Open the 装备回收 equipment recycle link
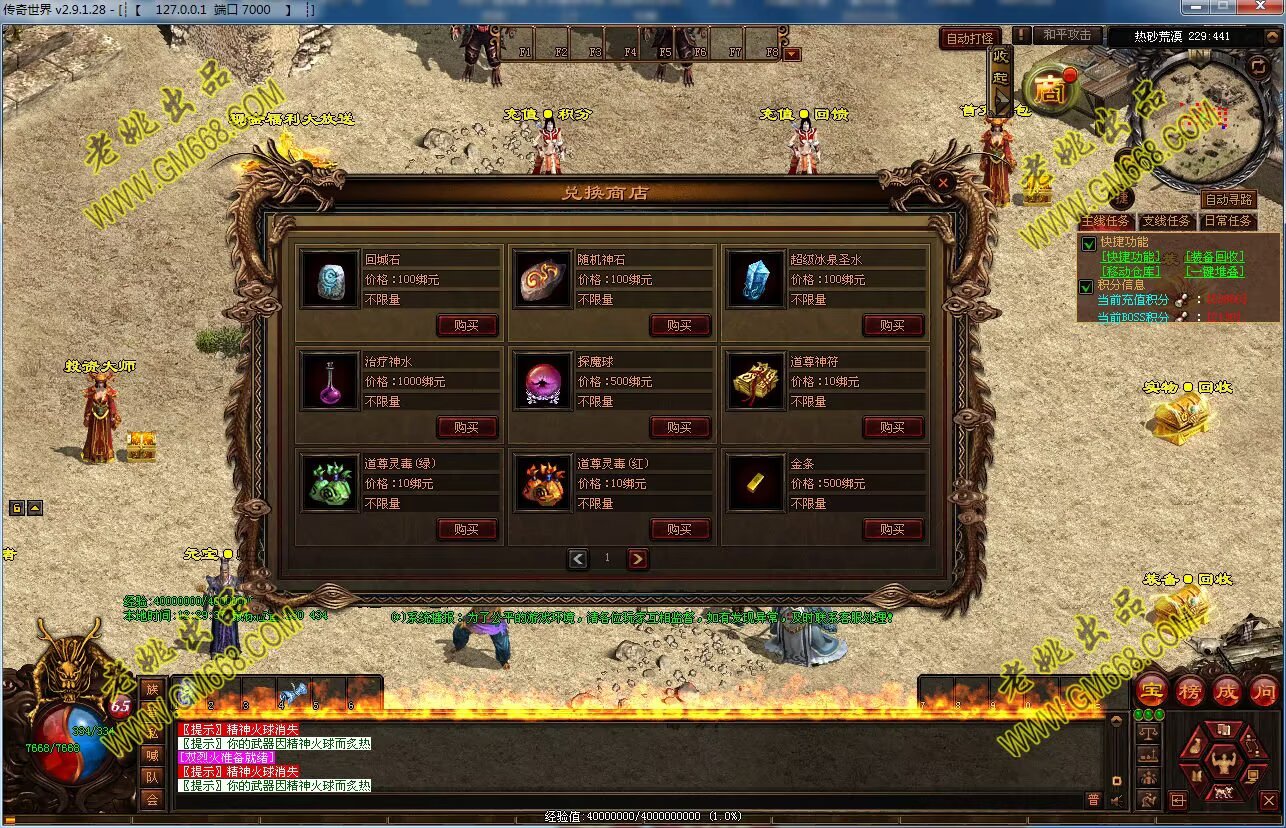 (1214, 257)
